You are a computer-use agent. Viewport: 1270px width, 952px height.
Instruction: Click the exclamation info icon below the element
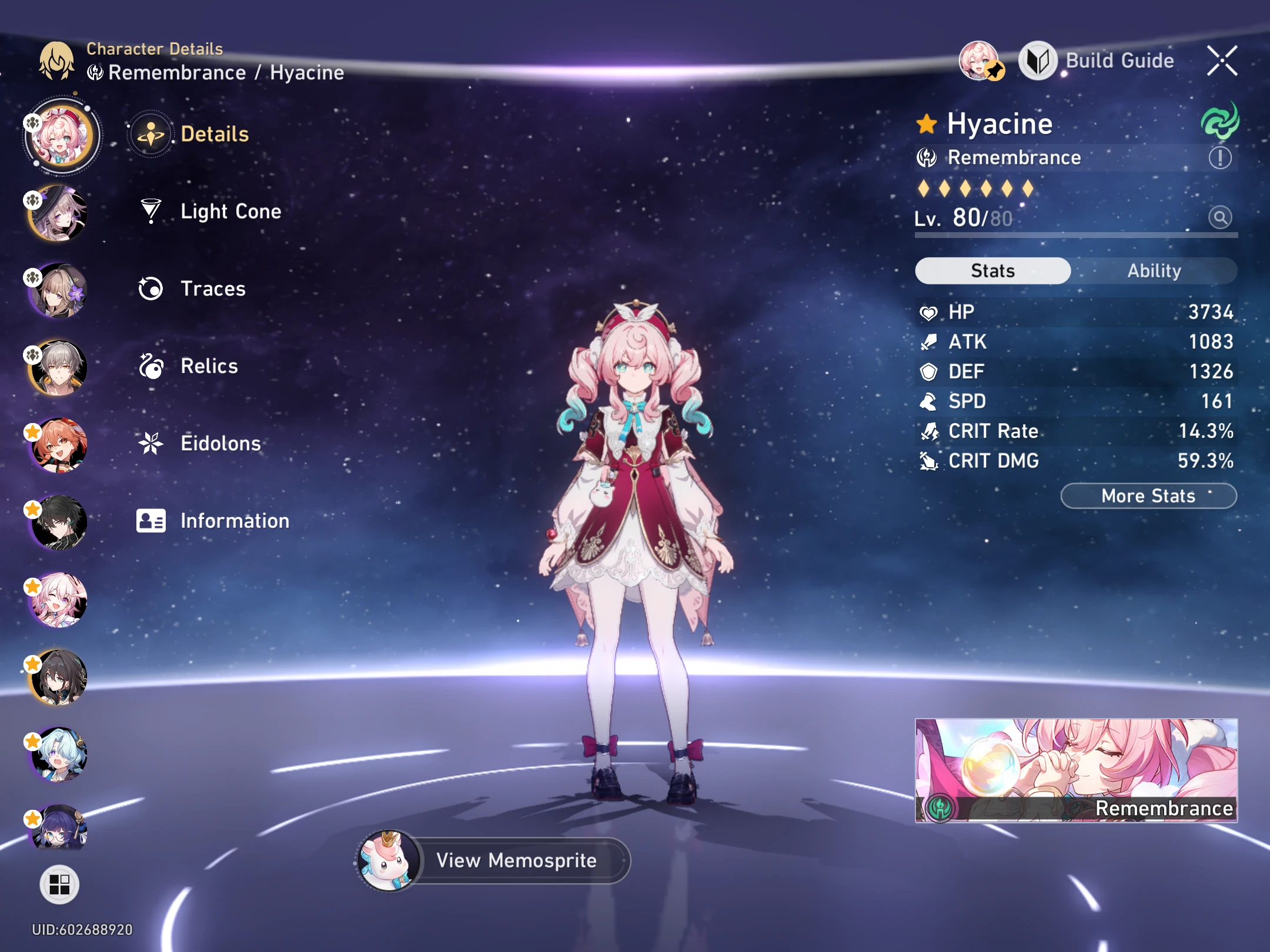(x=1220, y=157)
